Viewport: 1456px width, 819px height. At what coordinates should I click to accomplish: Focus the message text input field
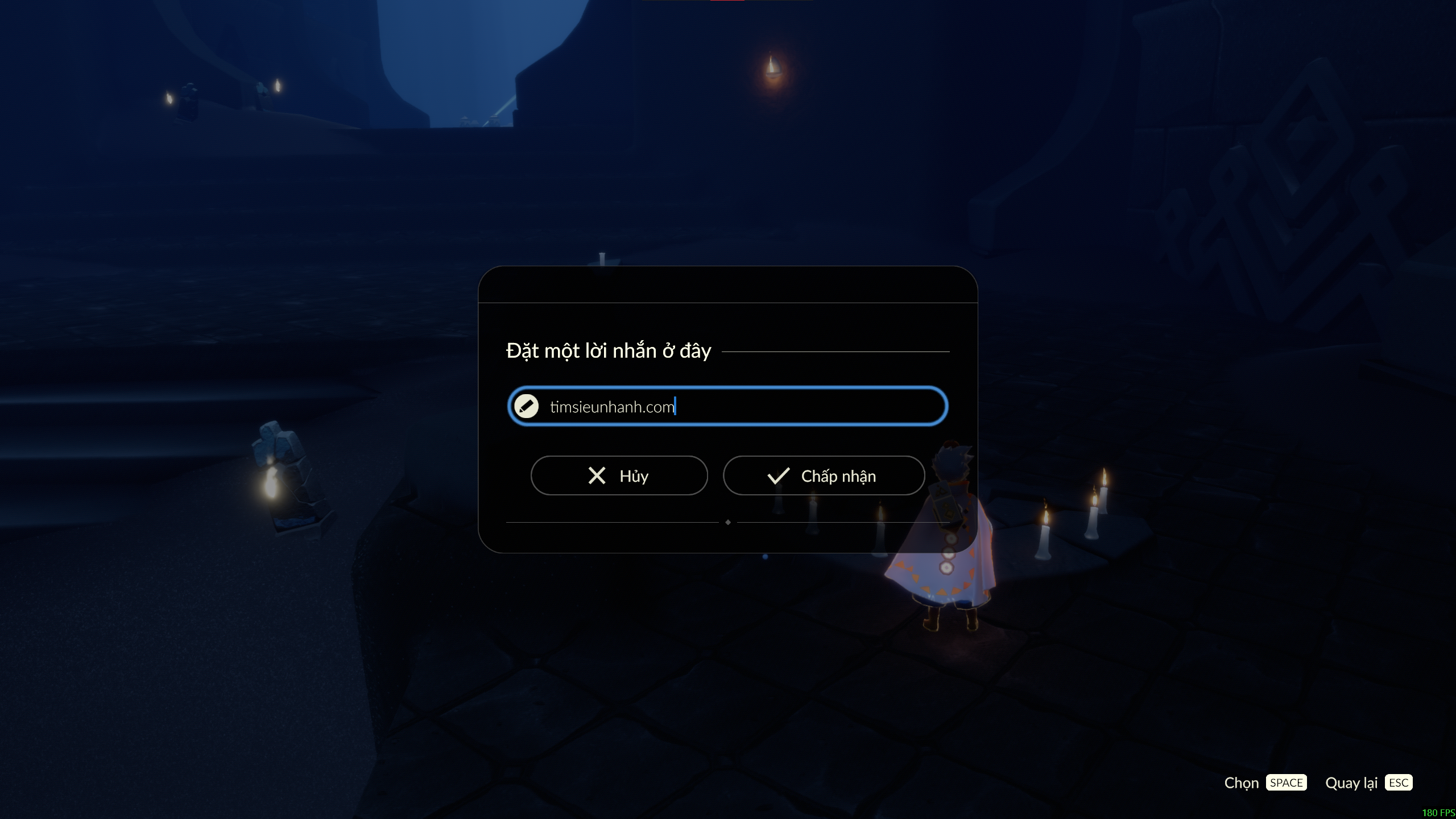[x=739, y=406]
